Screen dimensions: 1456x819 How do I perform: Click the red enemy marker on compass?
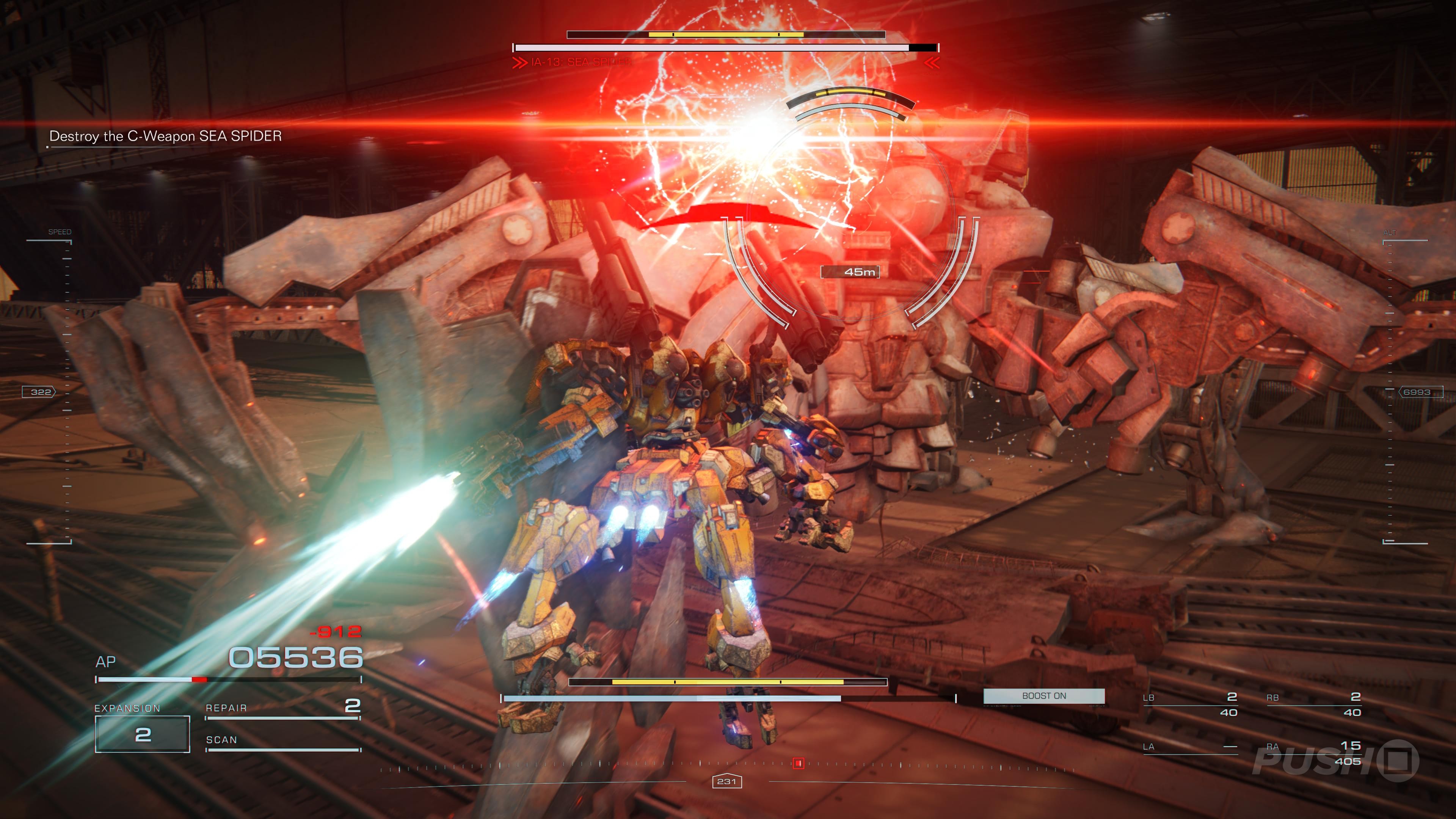click(798, 763)
